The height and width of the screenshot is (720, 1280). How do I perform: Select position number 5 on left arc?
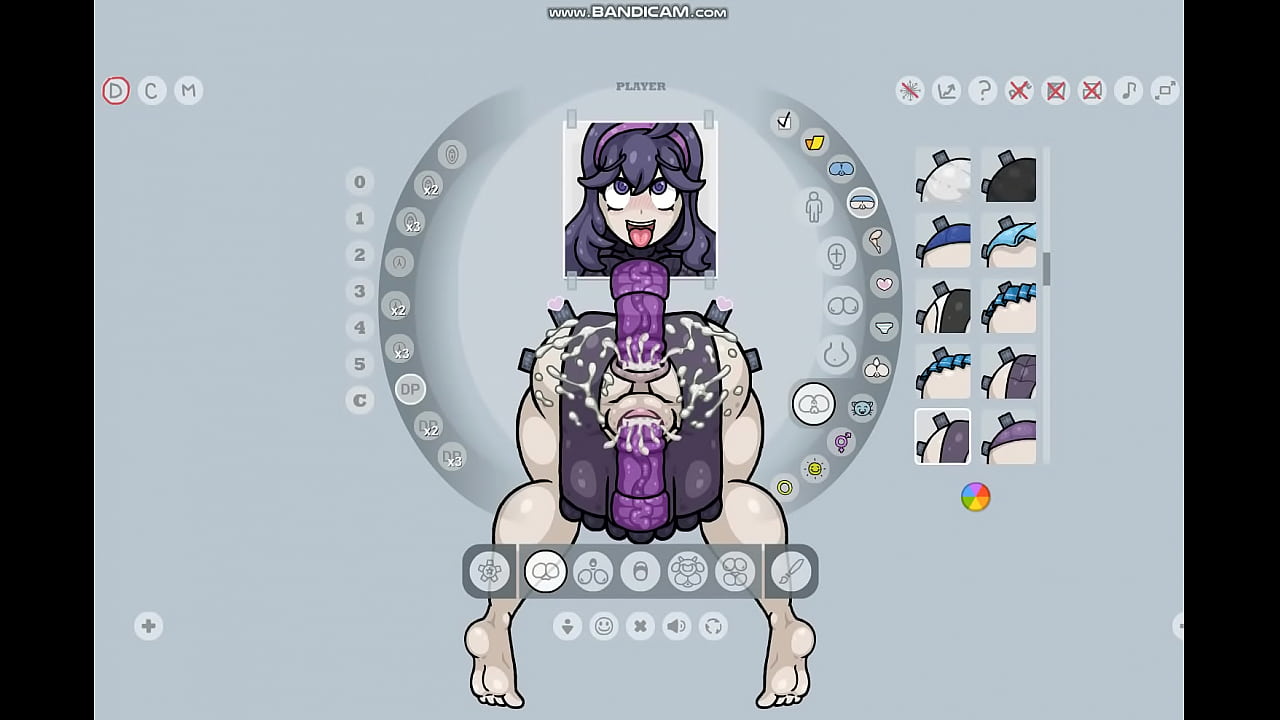[360, 364]
